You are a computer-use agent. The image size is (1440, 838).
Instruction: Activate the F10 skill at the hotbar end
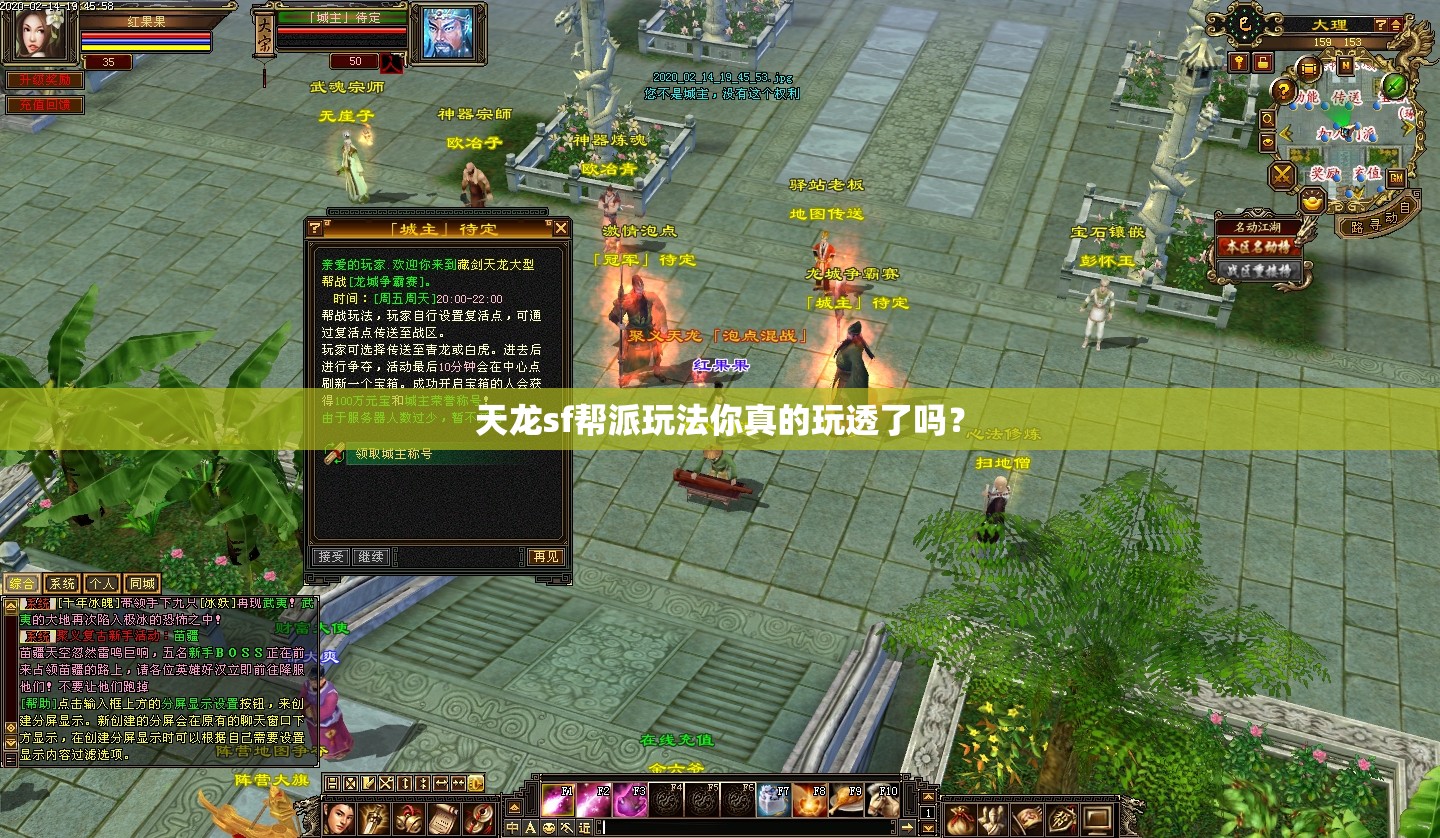click(882, 799)
